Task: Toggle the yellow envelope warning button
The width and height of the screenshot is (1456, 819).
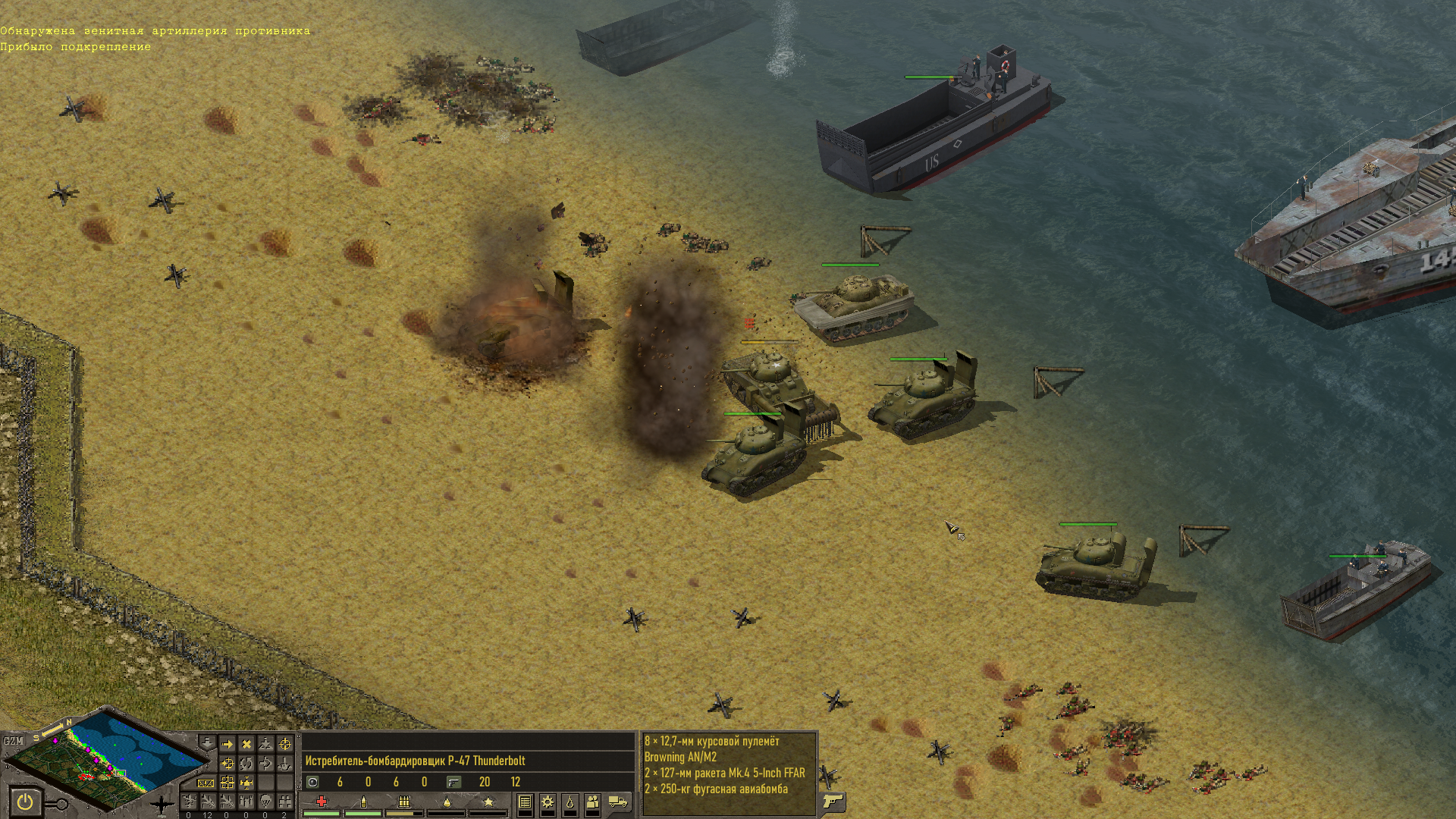Action: pos(206,783)
